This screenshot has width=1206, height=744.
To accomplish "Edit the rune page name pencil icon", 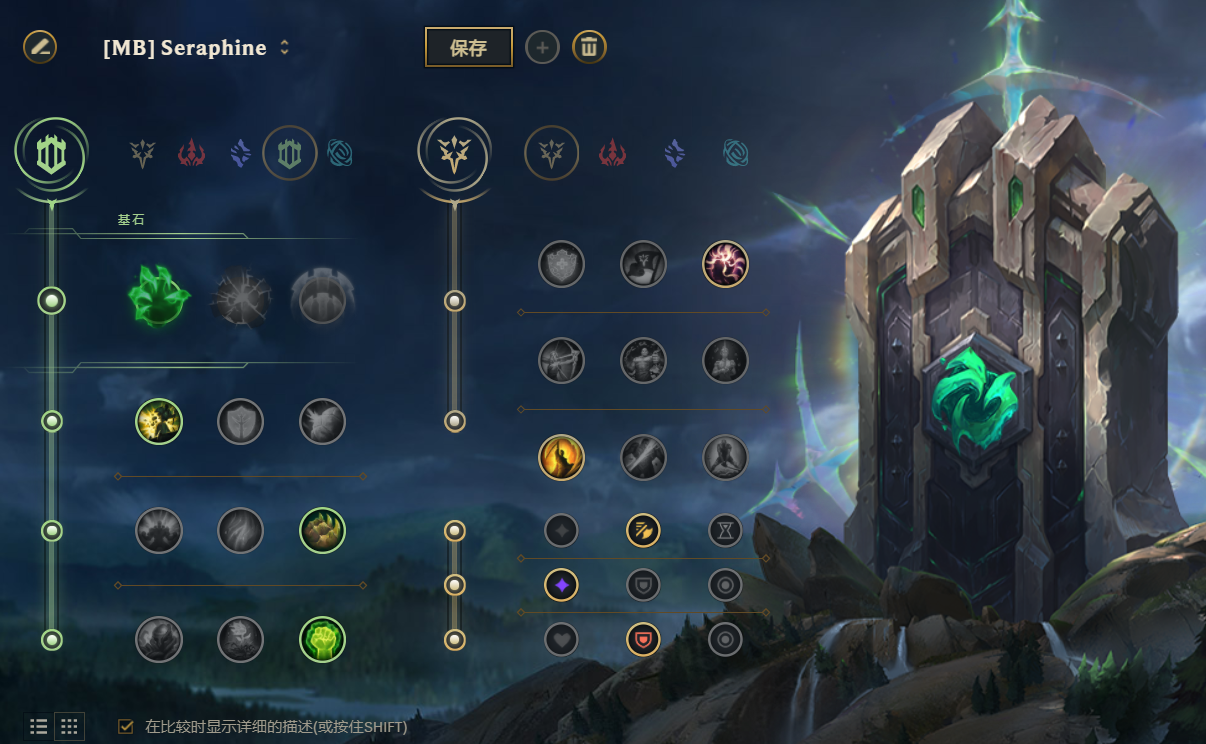I will [40, 46].
